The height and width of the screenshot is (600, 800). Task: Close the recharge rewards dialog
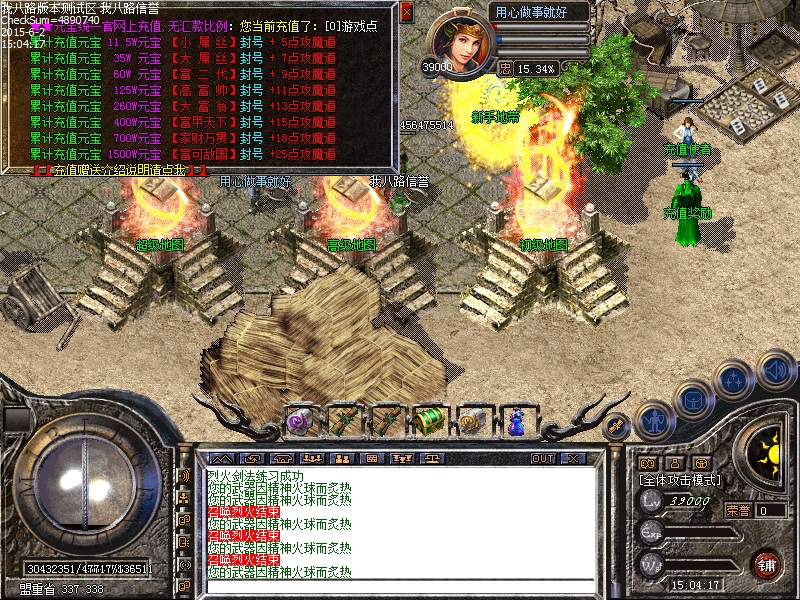406,12
